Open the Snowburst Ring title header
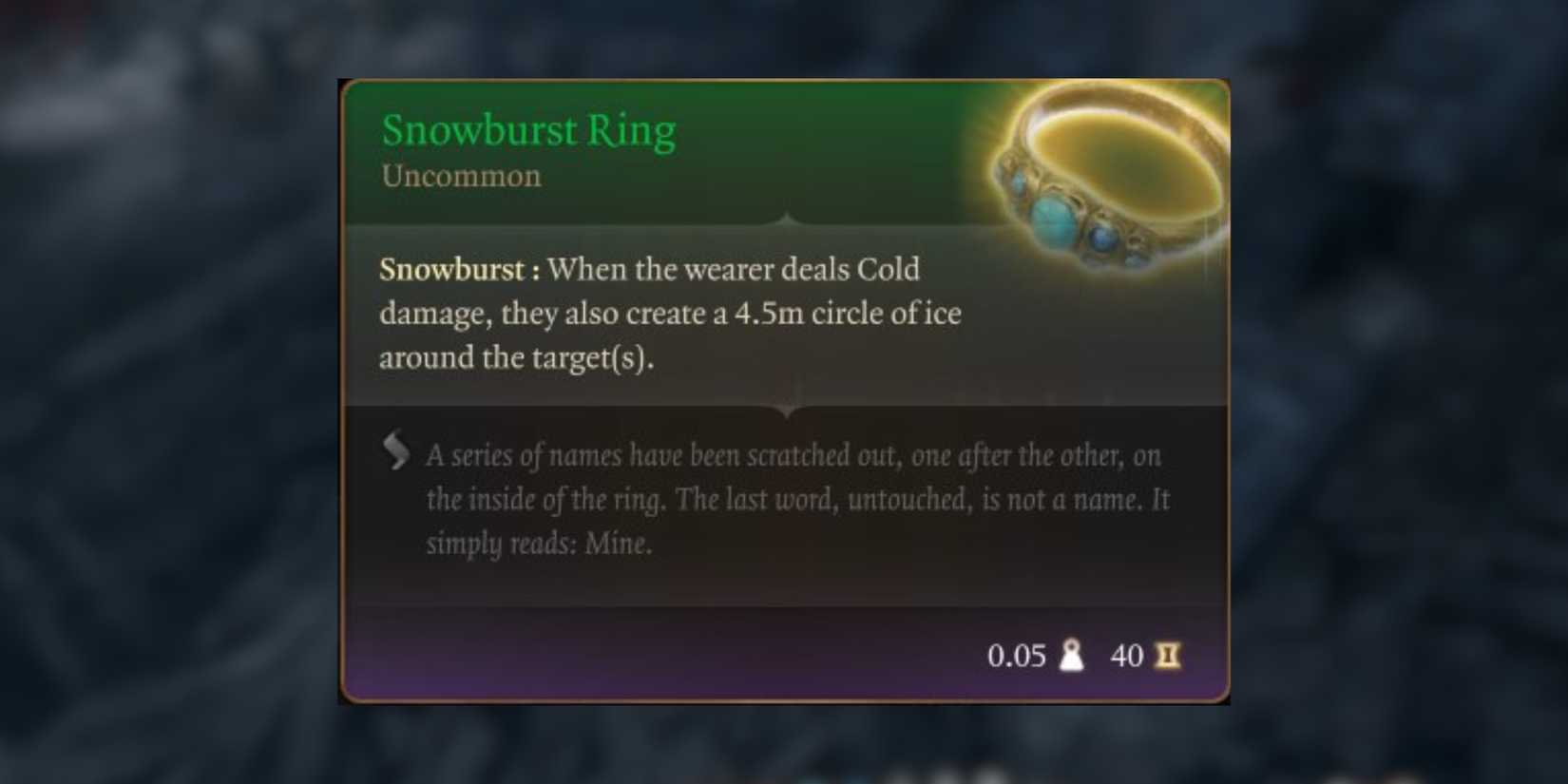This screenshot has width=1568, height=784. pyautogui.click(x=528, y=129)
